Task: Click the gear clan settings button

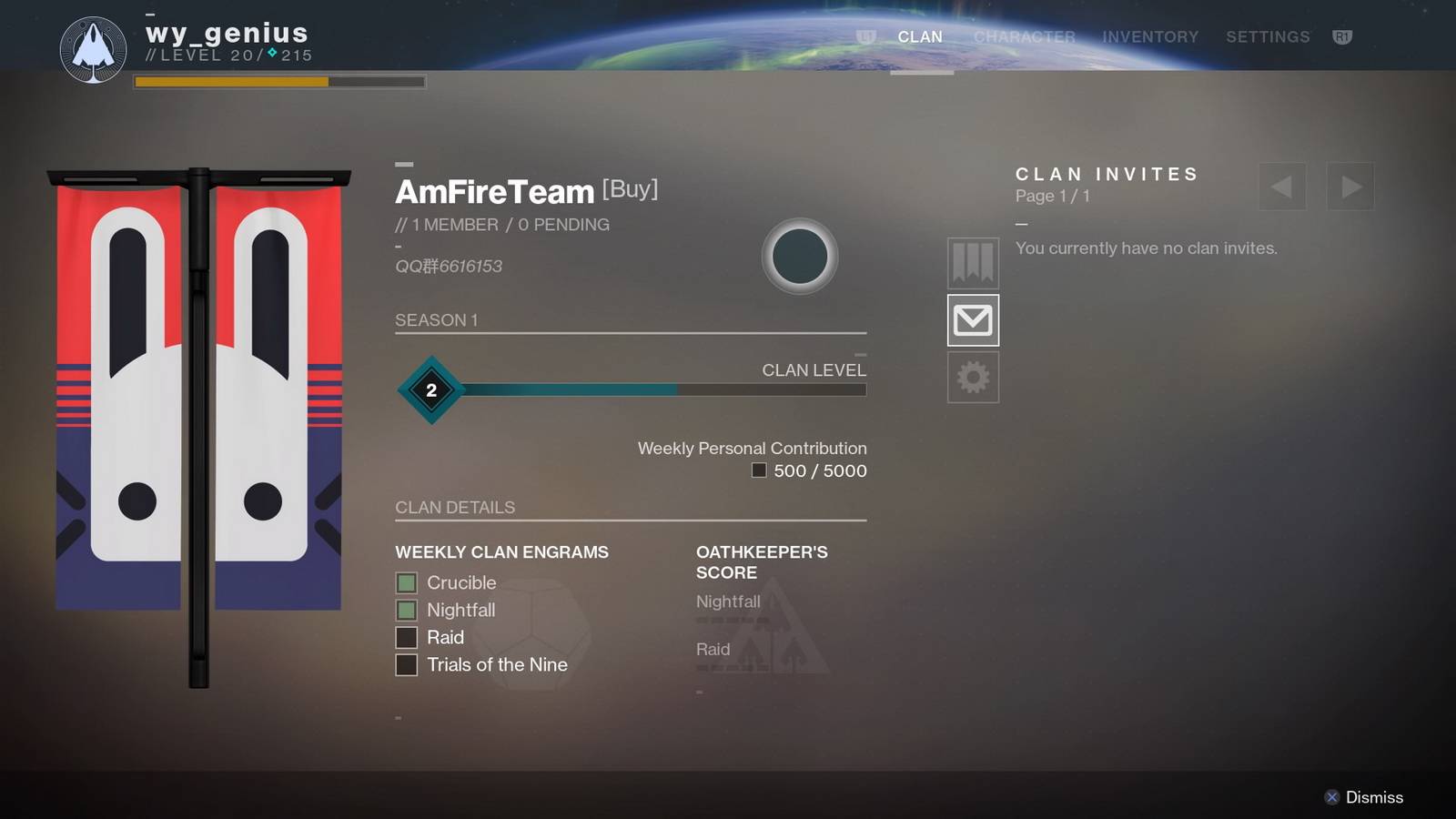Action: [973, 377]
